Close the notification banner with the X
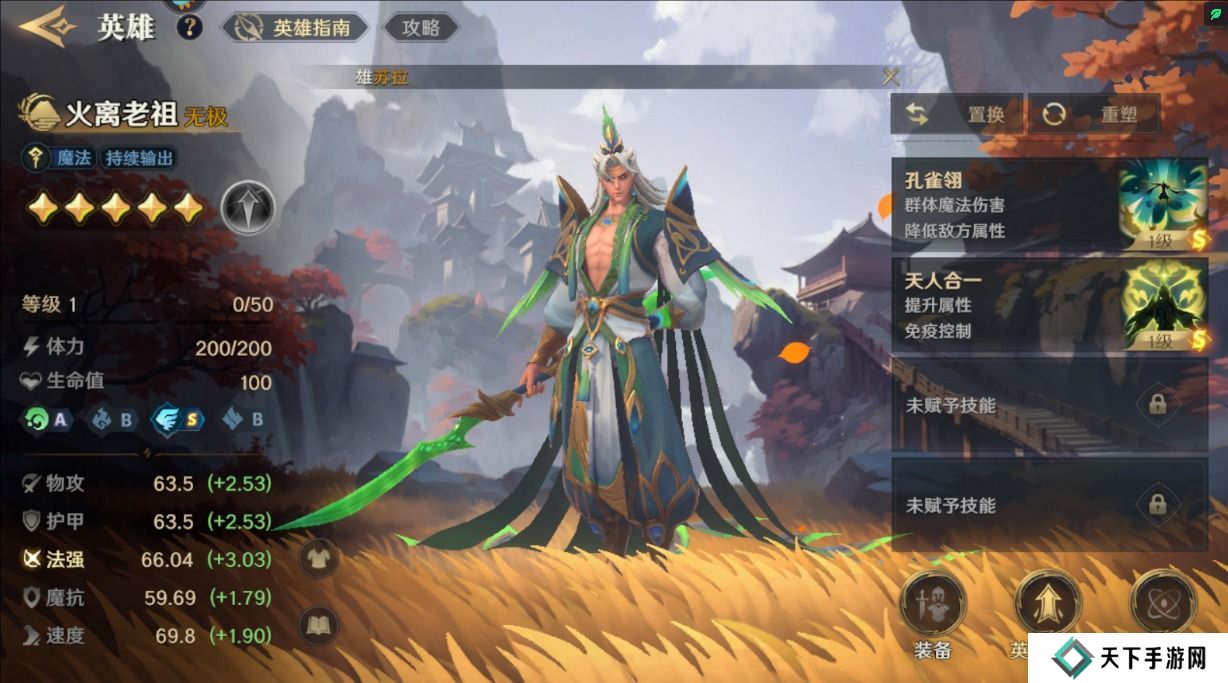 [x=890, y=77]
